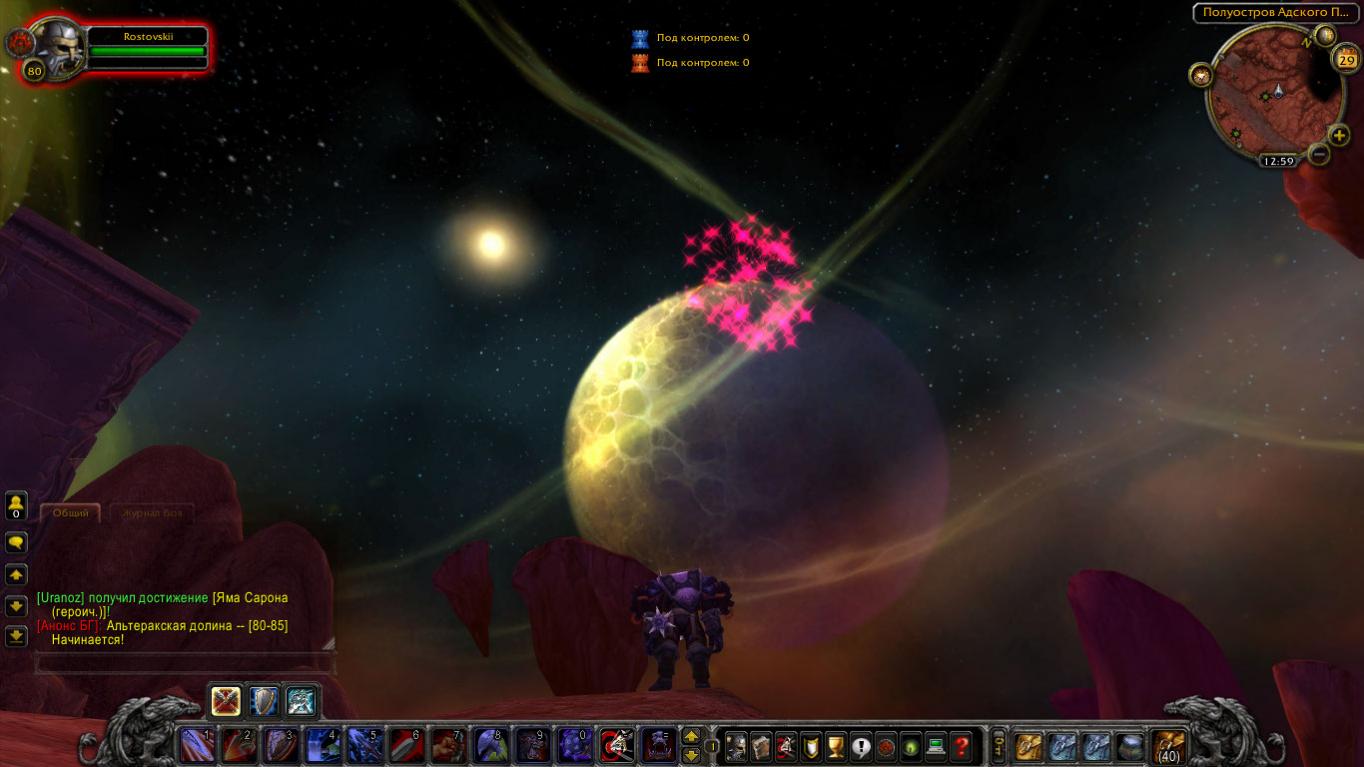The height and width of the screenshot is (767, 1364).
Task: Open the red question mark help button
Action: (961, 746)
